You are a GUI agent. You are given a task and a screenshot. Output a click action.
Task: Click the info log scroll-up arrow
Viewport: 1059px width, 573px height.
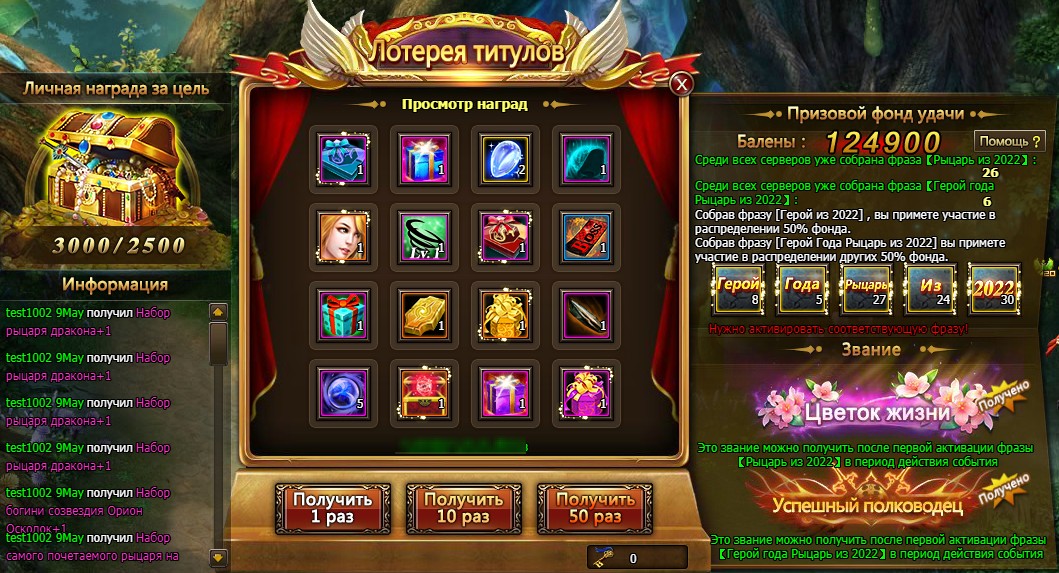click(218, 312)
